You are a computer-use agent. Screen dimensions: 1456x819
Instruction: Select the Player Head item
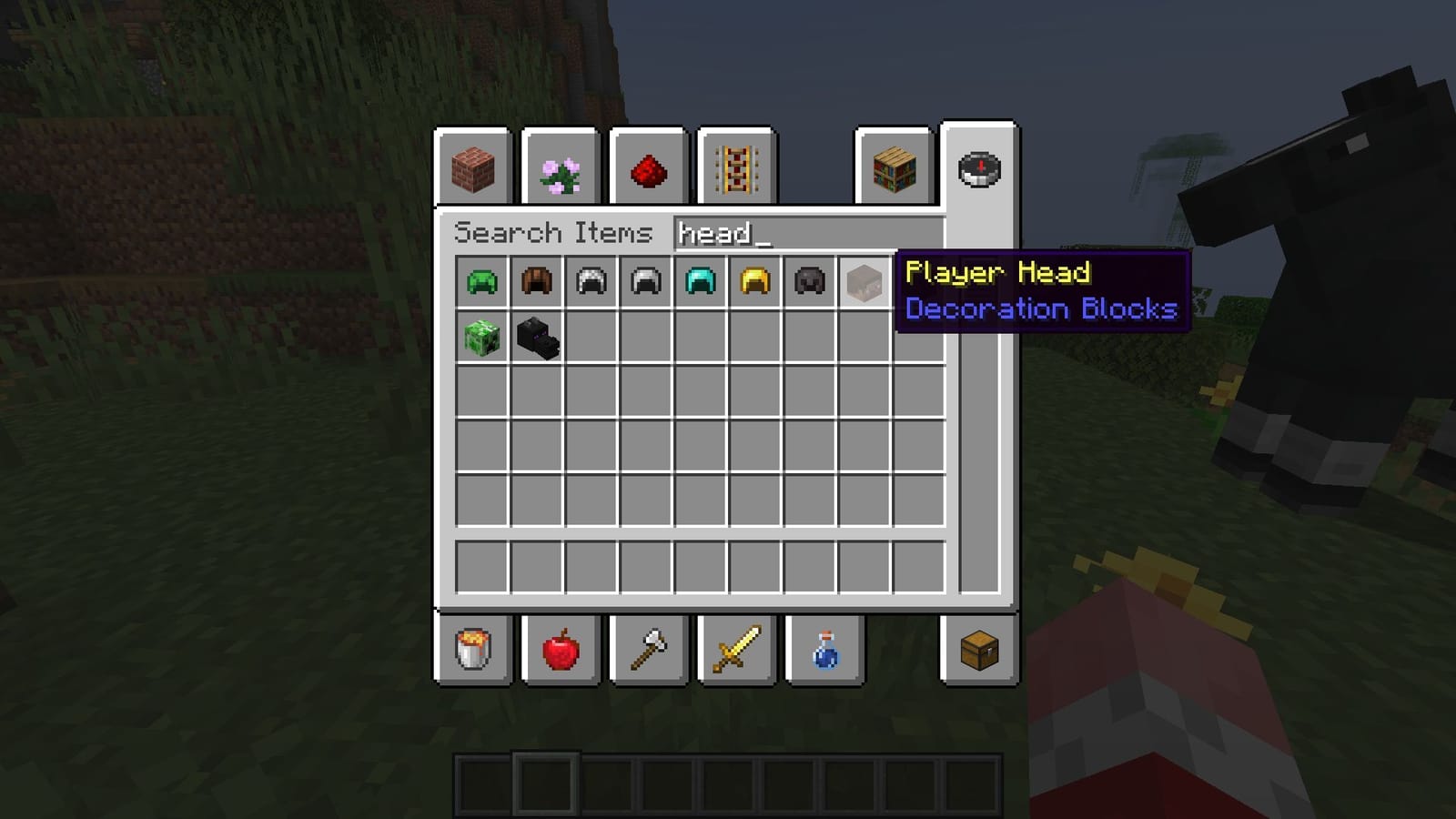pyautogui.click(x=863, y=282)
